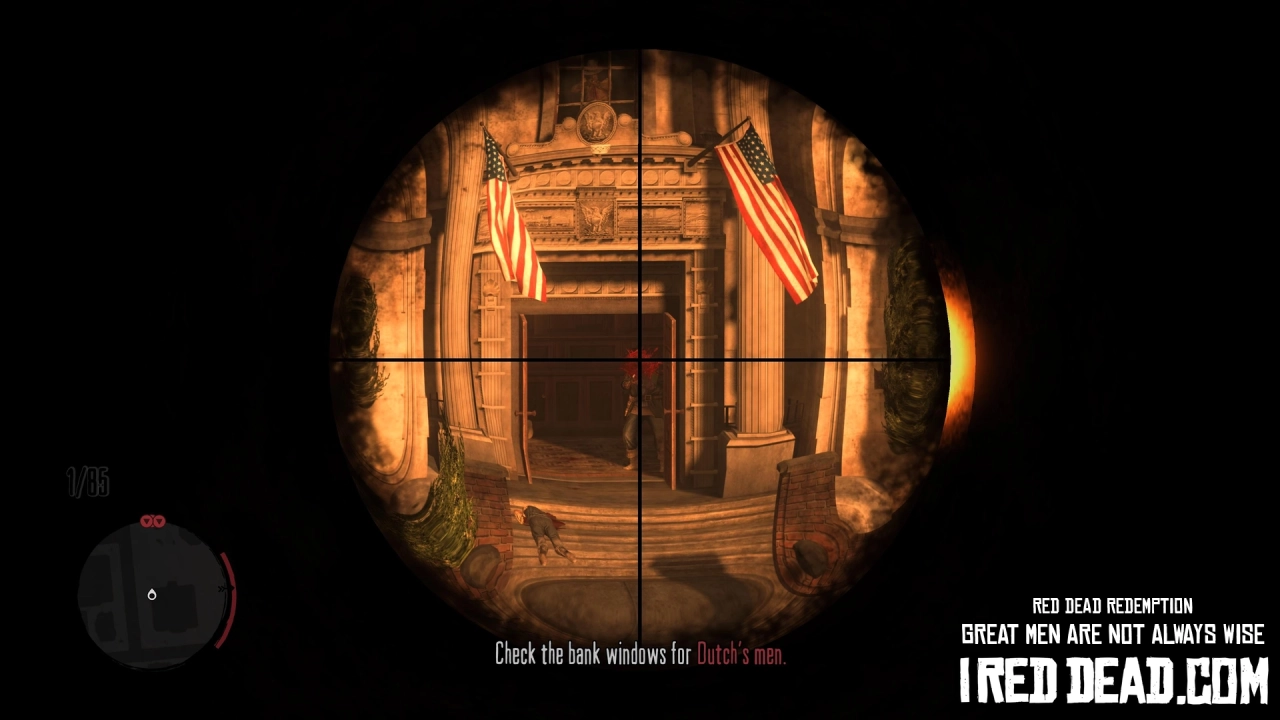Select the white player marker on the minimap

coord(152,594)
